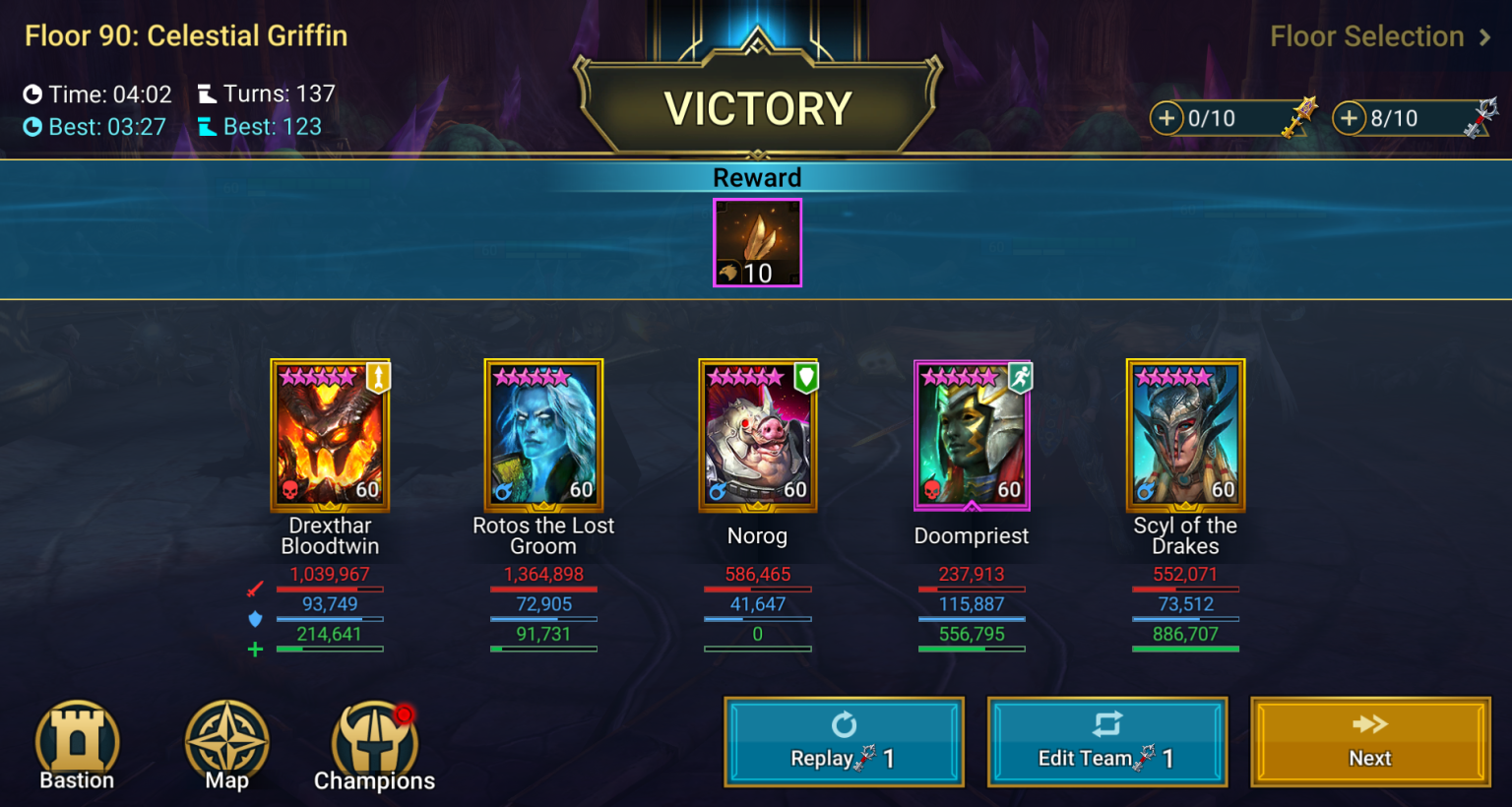The width and height of the screenshot is (1512, 807).
Task: Click the red attack sword stat icon
Action: coord(254,589)
